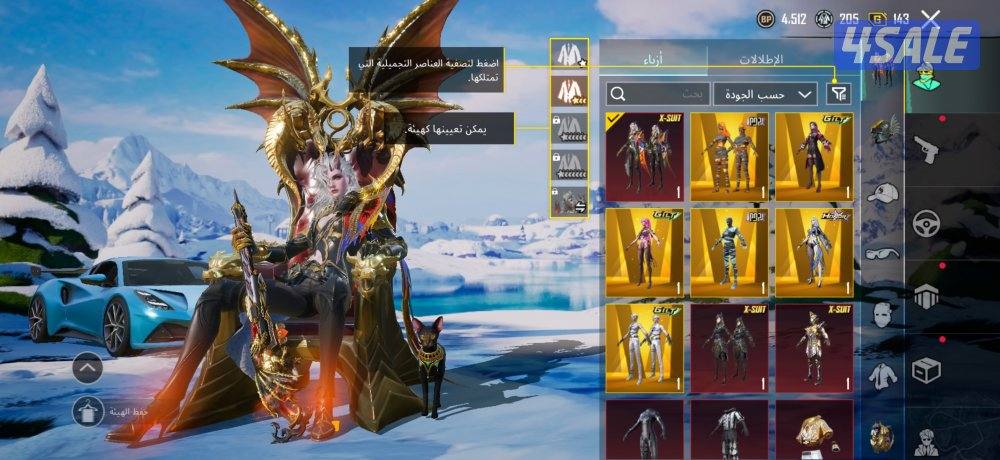Close the wardrobe with the X button
Screen dimensions: 1000x460
931,18
